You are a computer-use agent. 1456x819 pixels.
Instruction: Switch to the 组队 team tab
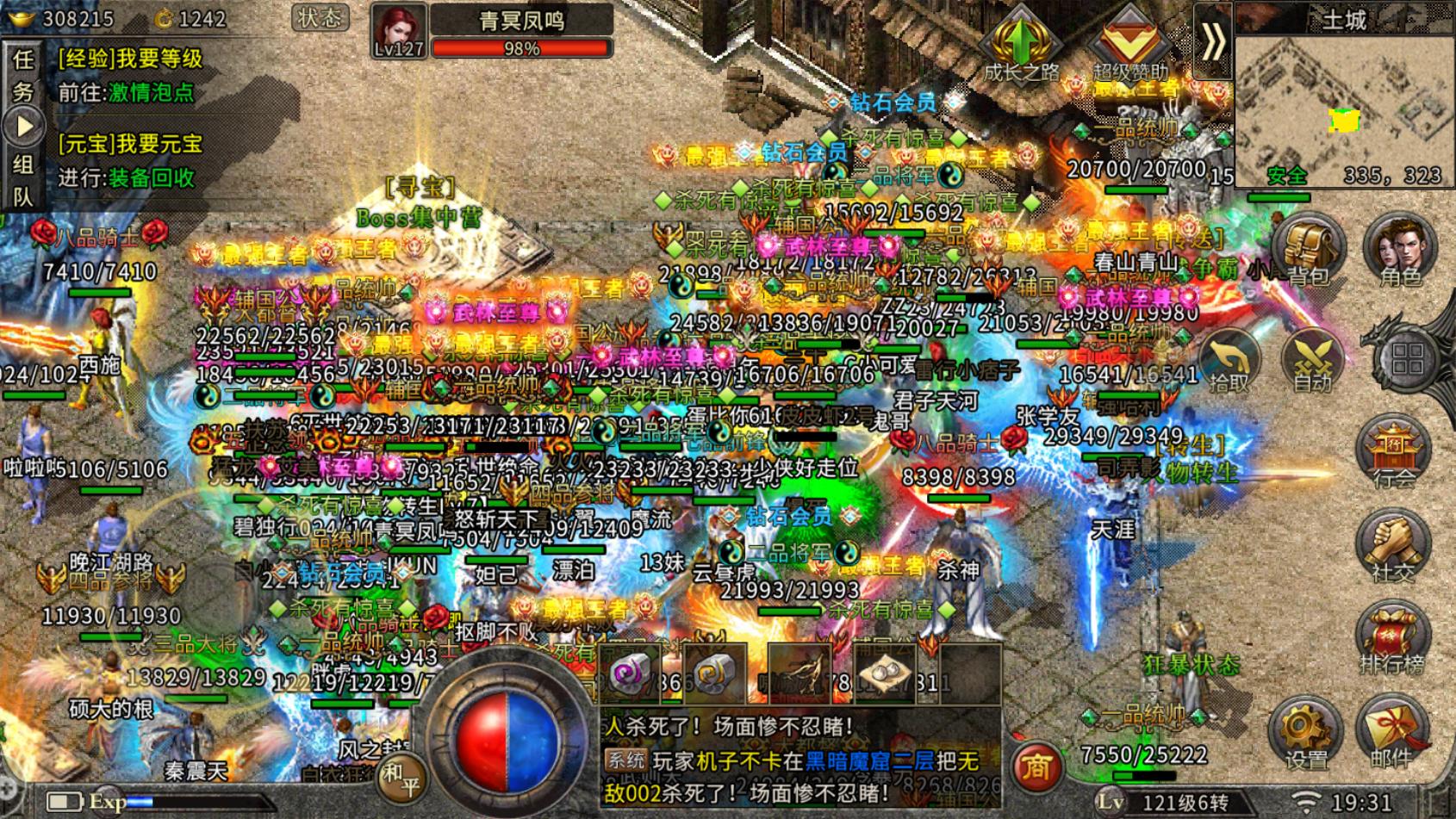tap(23, 179)
